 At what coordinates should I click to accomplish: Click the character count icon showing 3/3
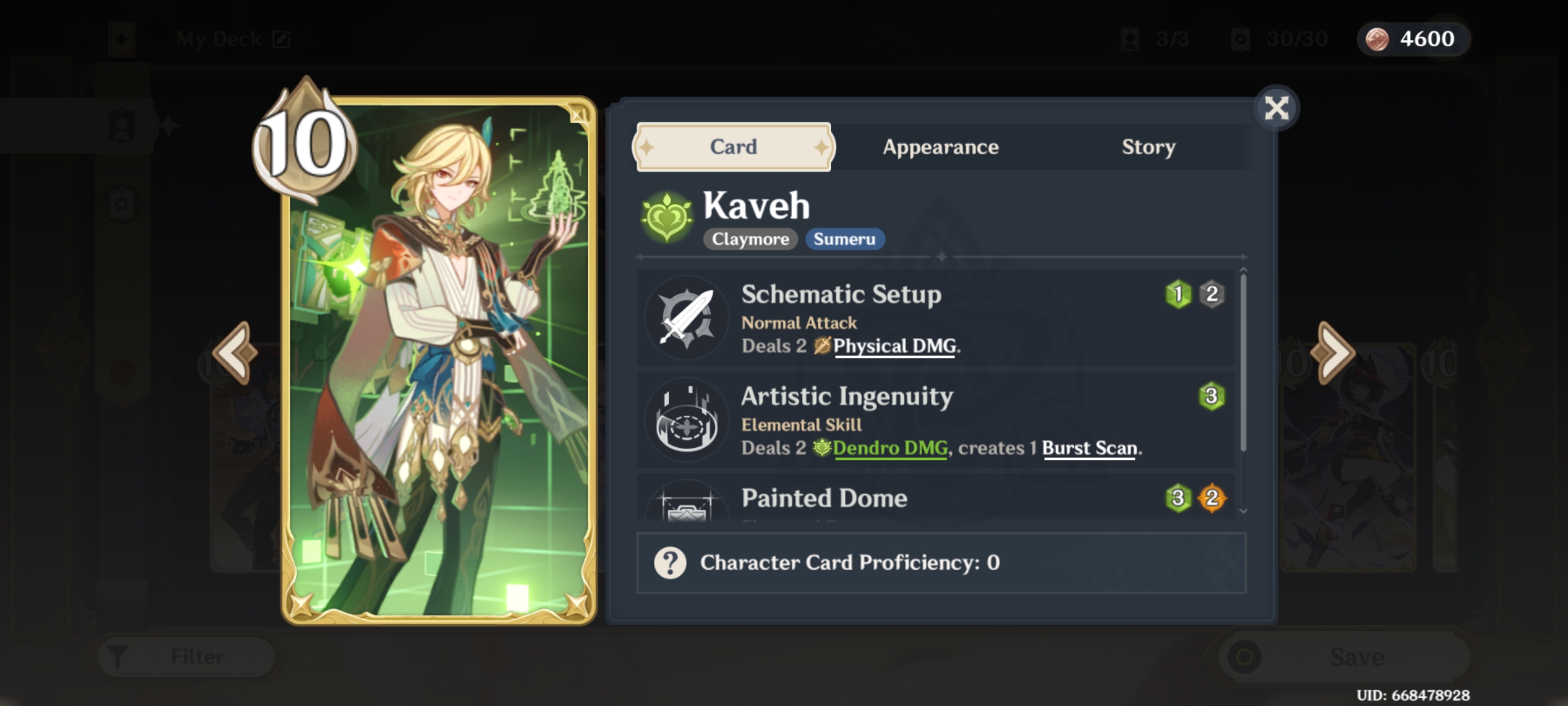[1130, 39]
